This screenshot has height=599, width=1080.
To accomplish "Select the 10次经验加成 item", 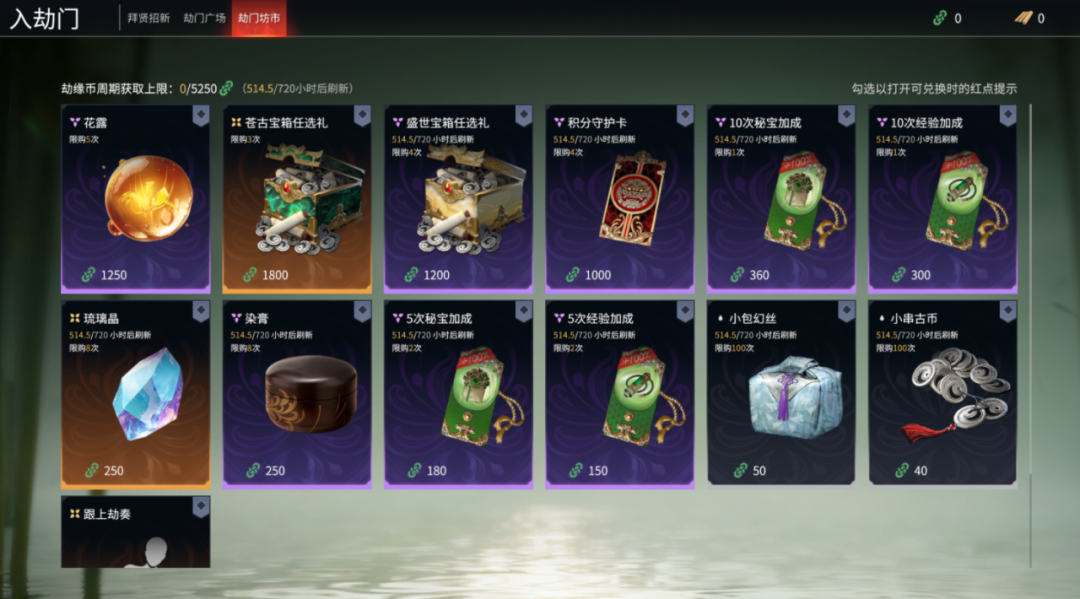I will tap(943, 200).
